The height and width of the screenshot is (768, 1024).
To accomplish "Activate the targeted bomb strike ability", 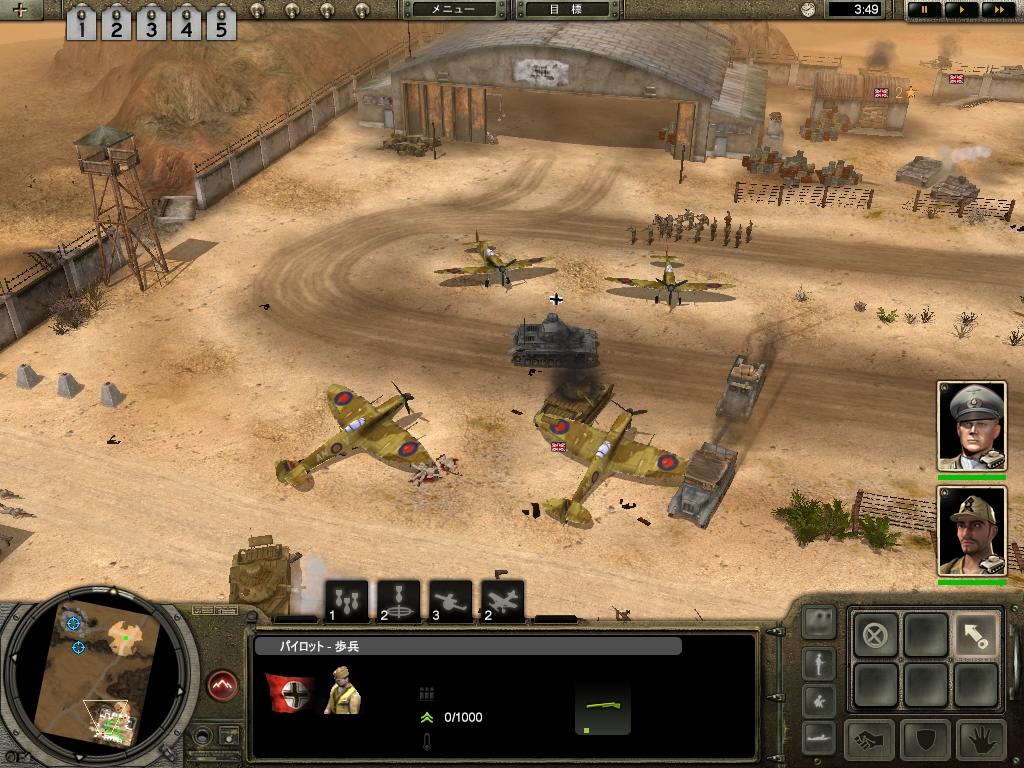I will [x=398, y=600].
